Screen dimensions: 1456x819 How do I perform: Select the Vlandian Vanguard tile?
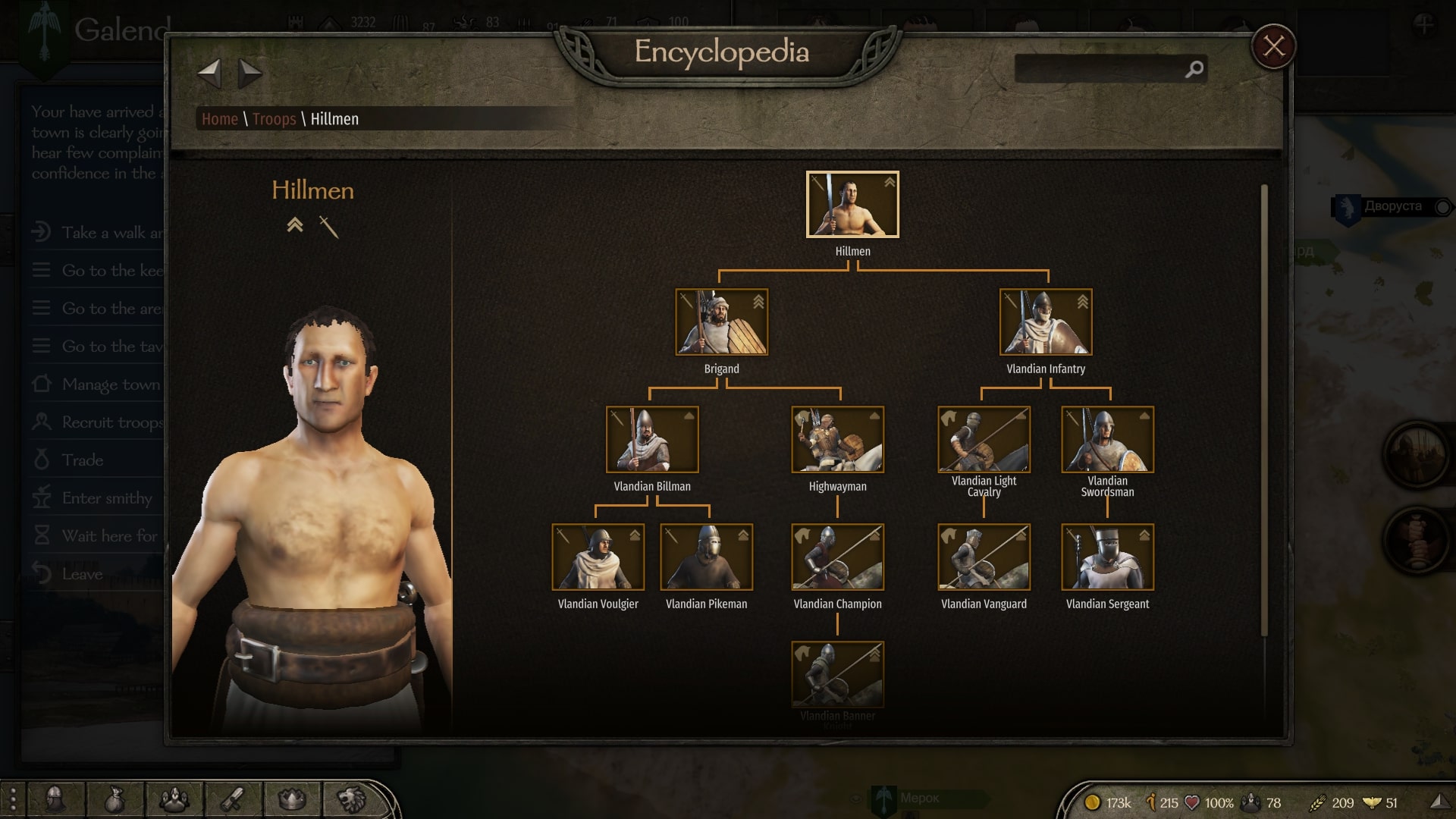click(984, 557)
